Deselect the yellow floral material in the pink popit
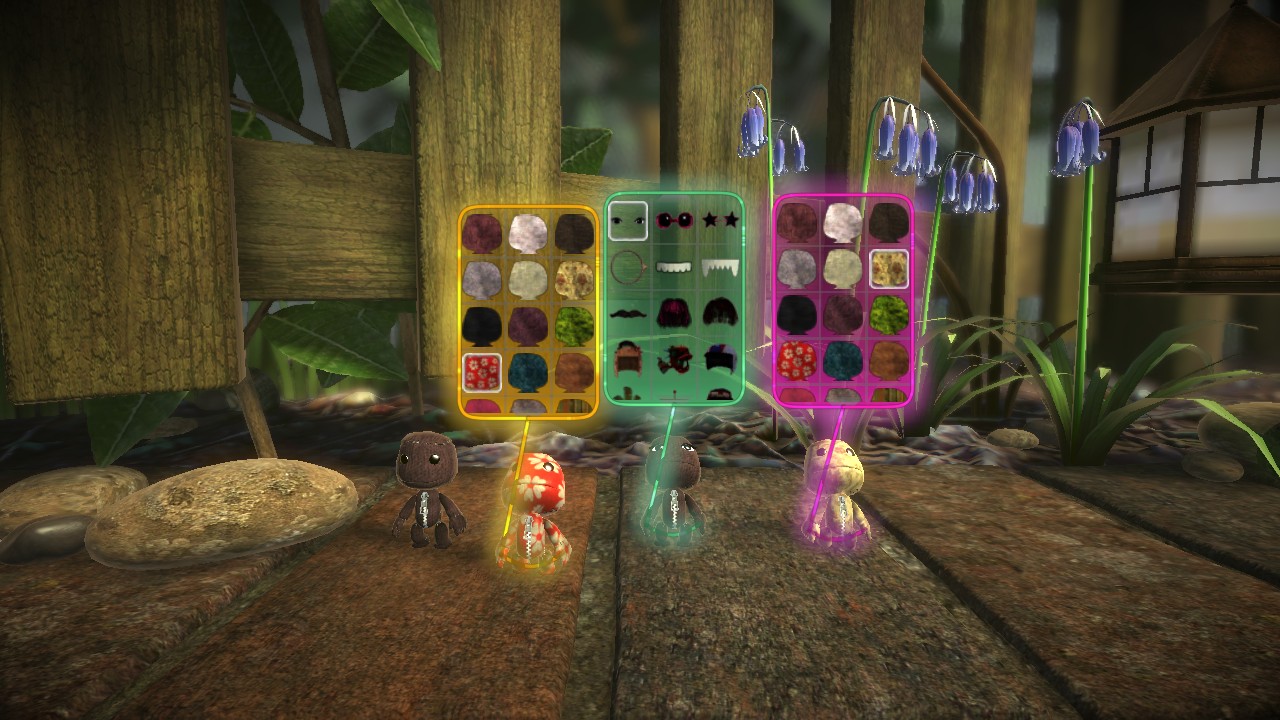 point(890,268)
